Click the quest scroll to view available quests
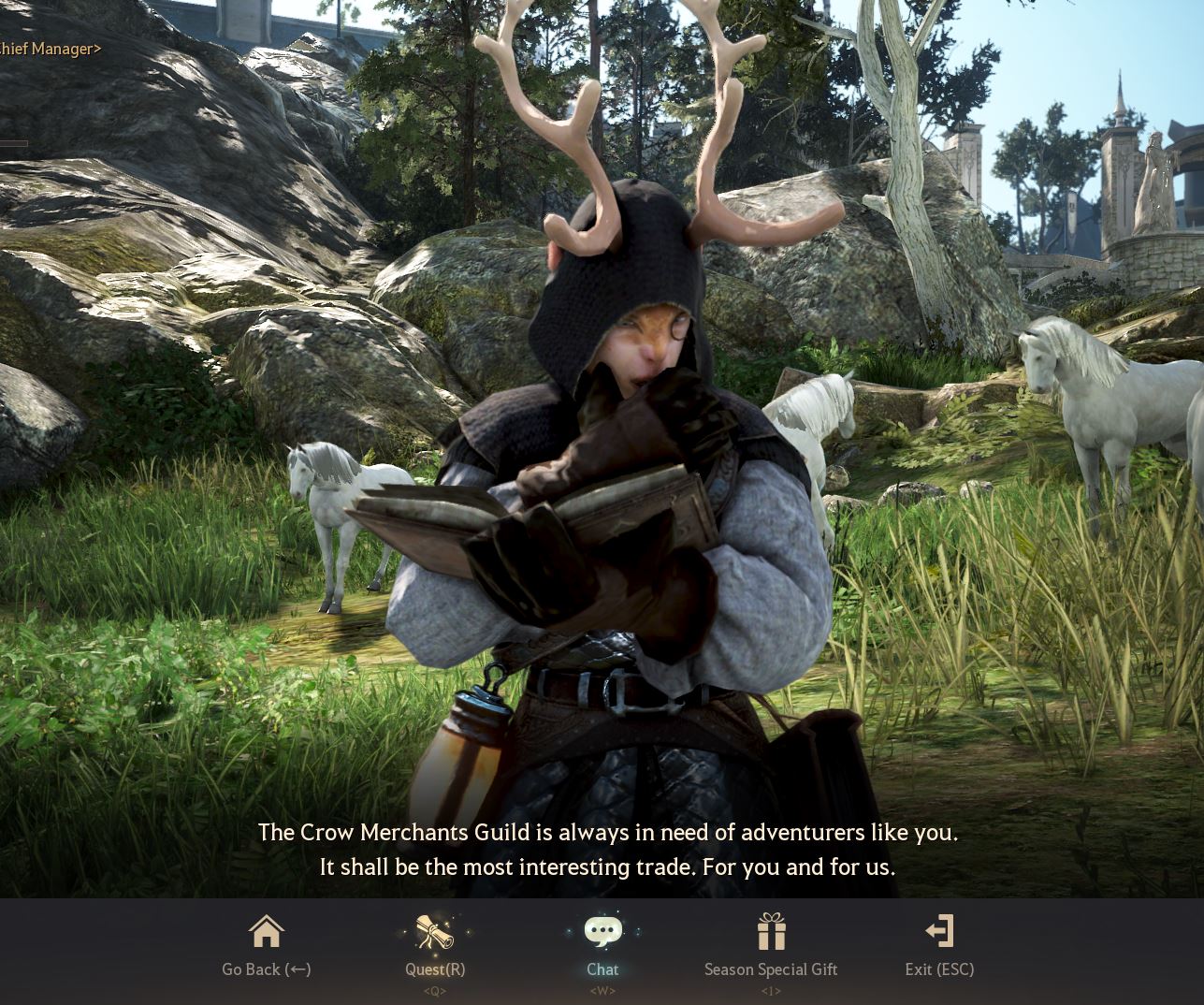The width and height of the screenshot is (1204, 1005). coord(434,931)
